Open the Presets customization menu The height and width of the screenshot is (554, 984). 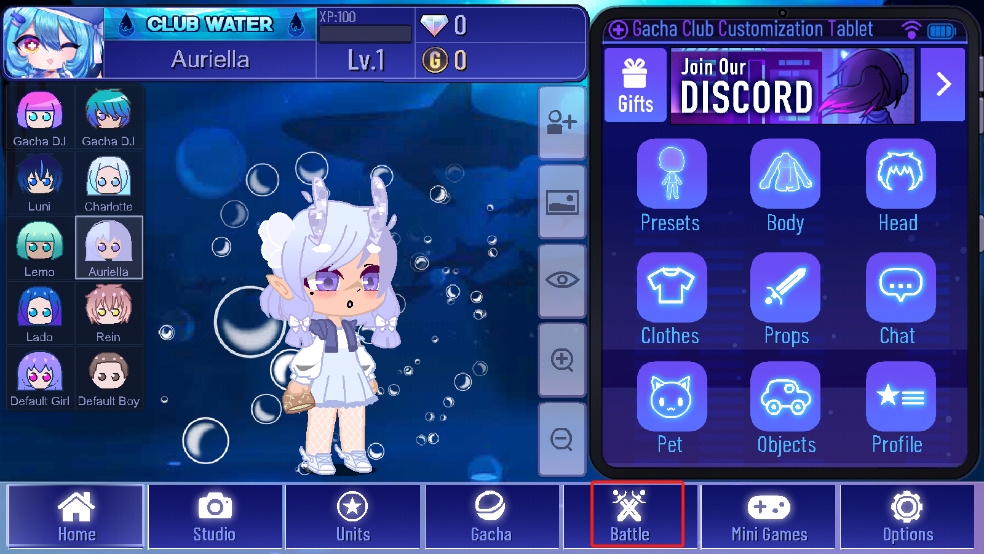point(670,185)
